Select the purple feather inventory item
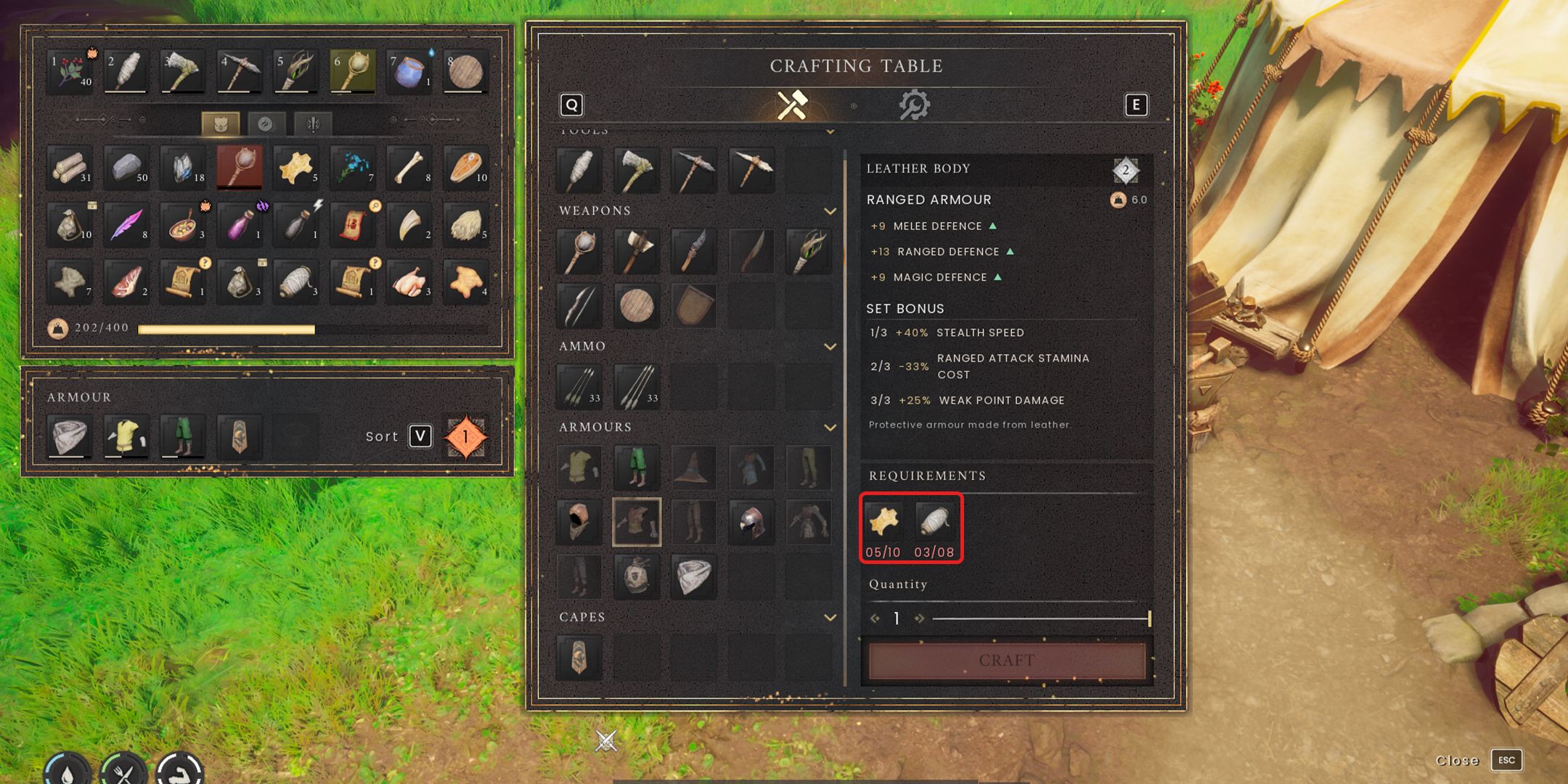This screenshot has width=1568, height=784. coord(127,224)
